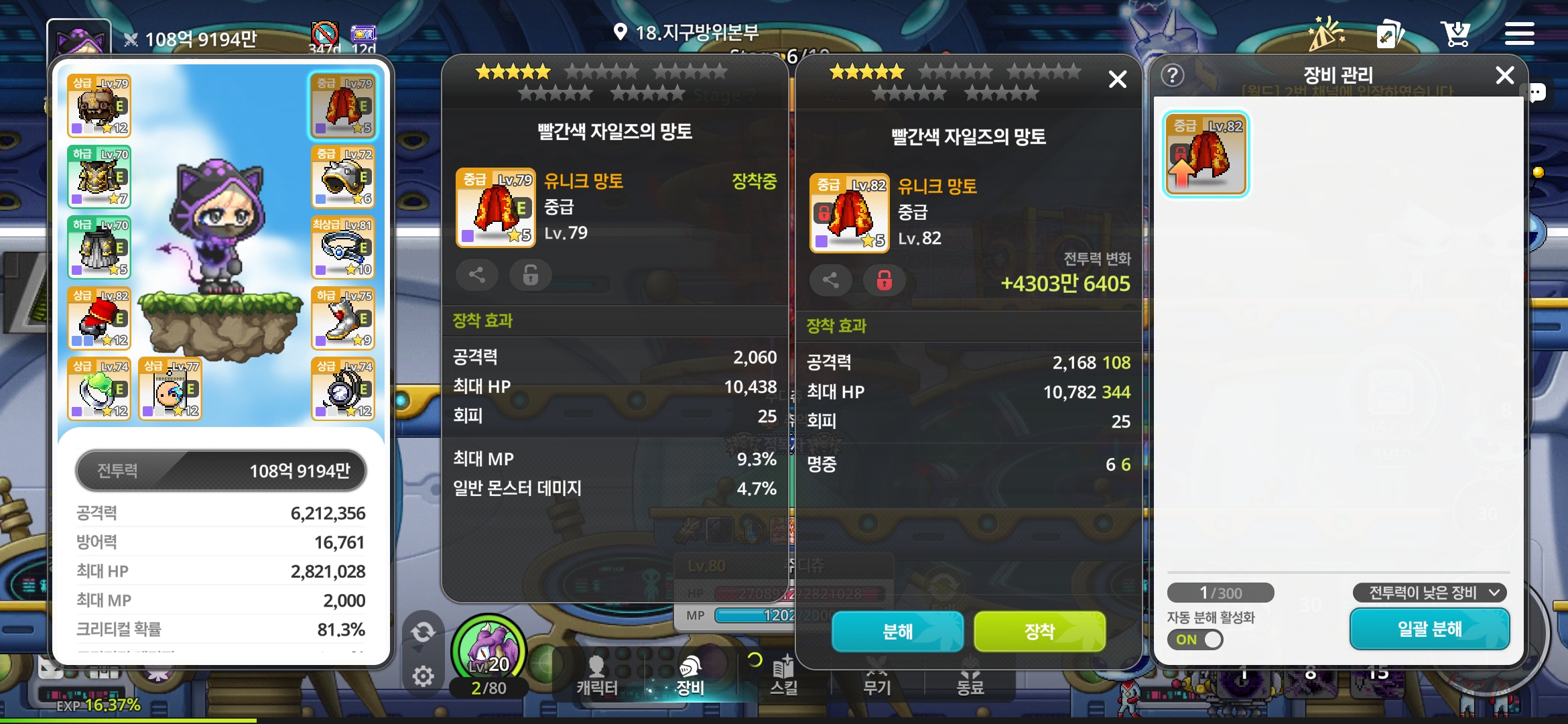Share the equipped Lv.79 cape
The image size is (1568, 724).
(477, 275)
